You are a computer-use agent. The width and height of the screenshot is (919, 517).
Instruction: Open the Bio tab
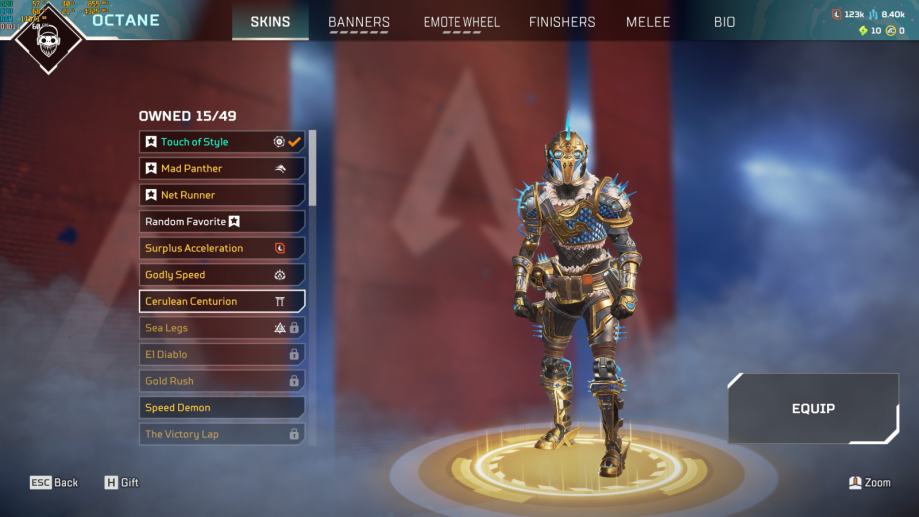[724, 22]
